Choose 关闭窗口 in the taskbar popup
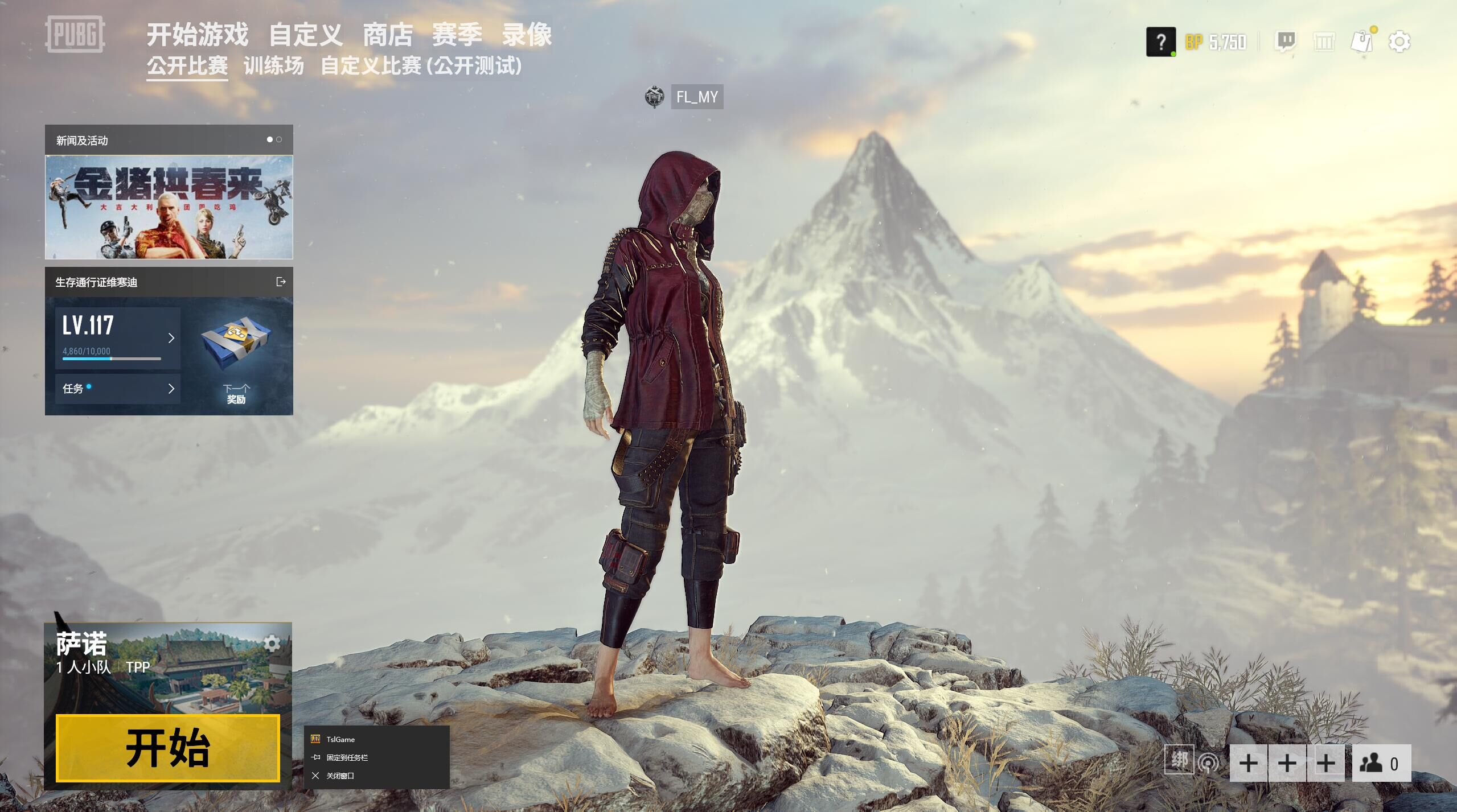Image resolution: width=1457 pixels, height=812 pixels. (340, 776)
